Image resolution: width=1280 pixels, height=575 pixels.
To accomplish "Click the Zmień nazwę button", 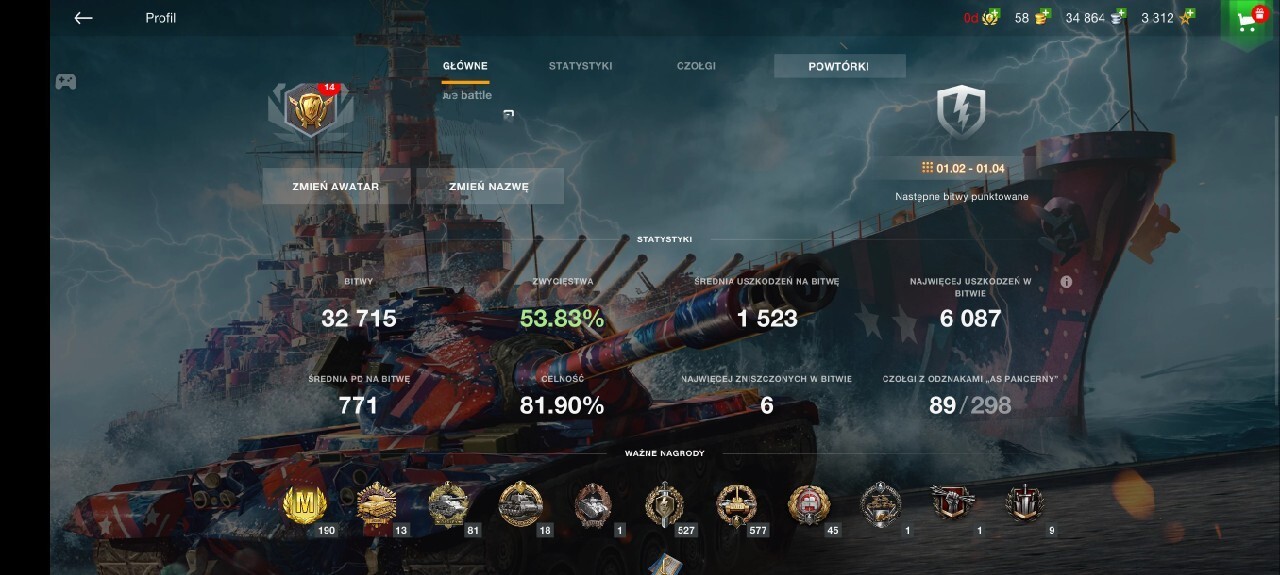I will (x=489, y=186).
